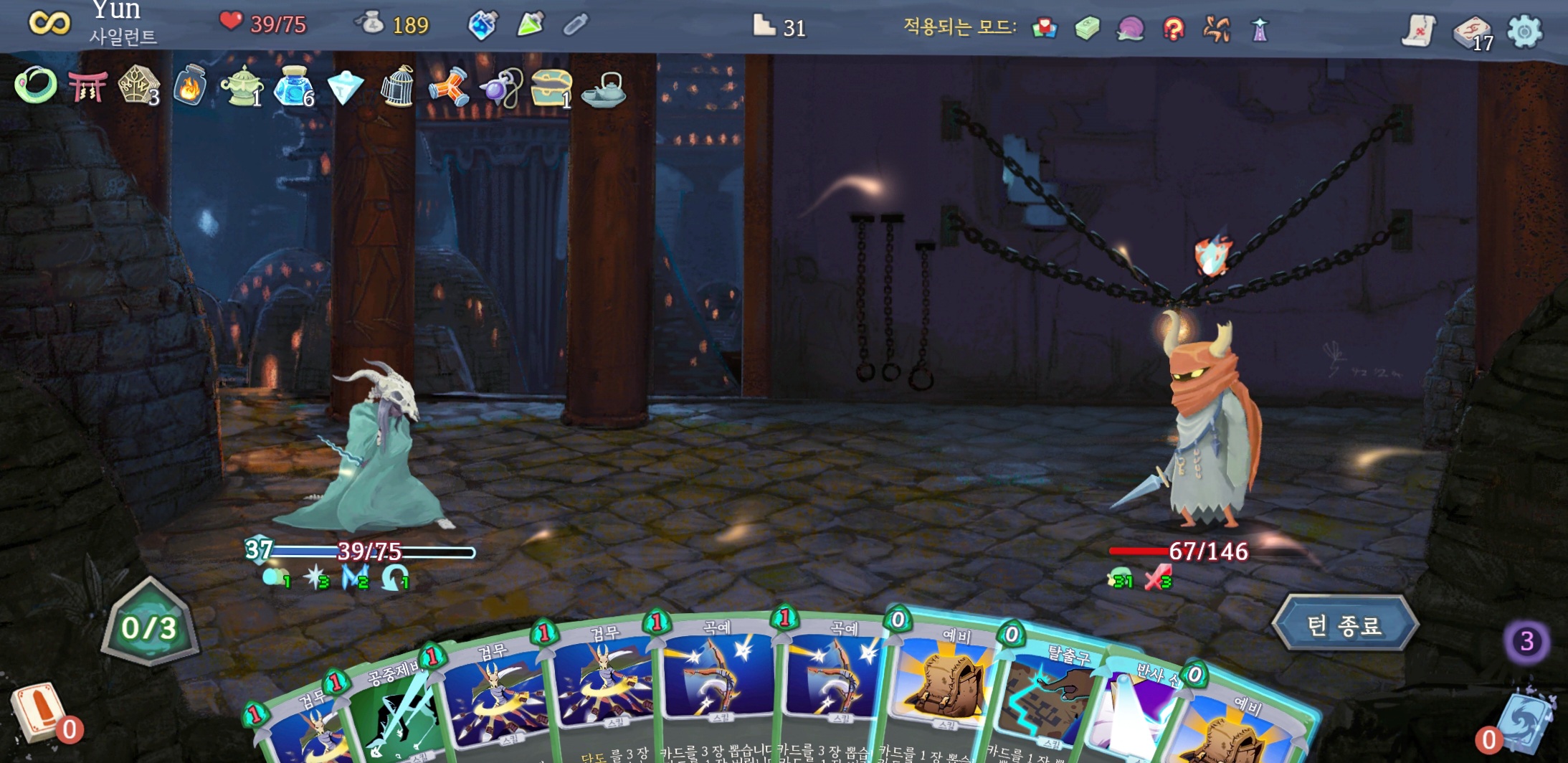Inspect the blue ink bottle relic
This screenshot has height=763, width=1568.
[x=293, y=87]
